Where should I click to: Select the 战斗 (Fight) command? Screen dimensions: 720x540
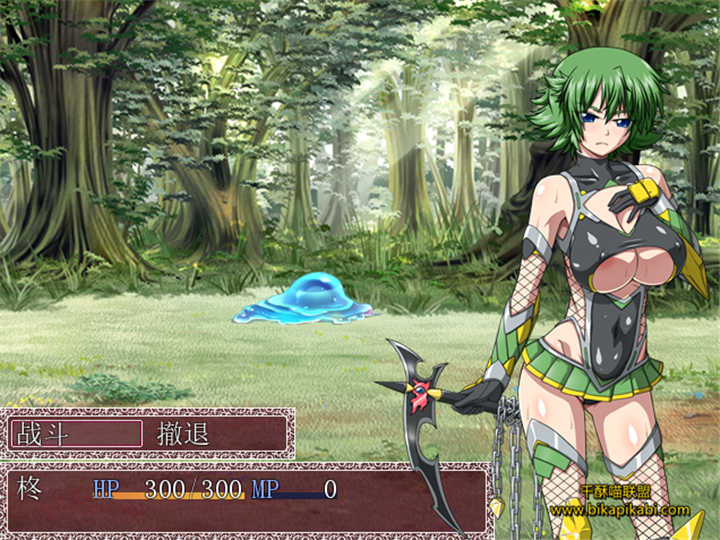[x=76, y=433]
